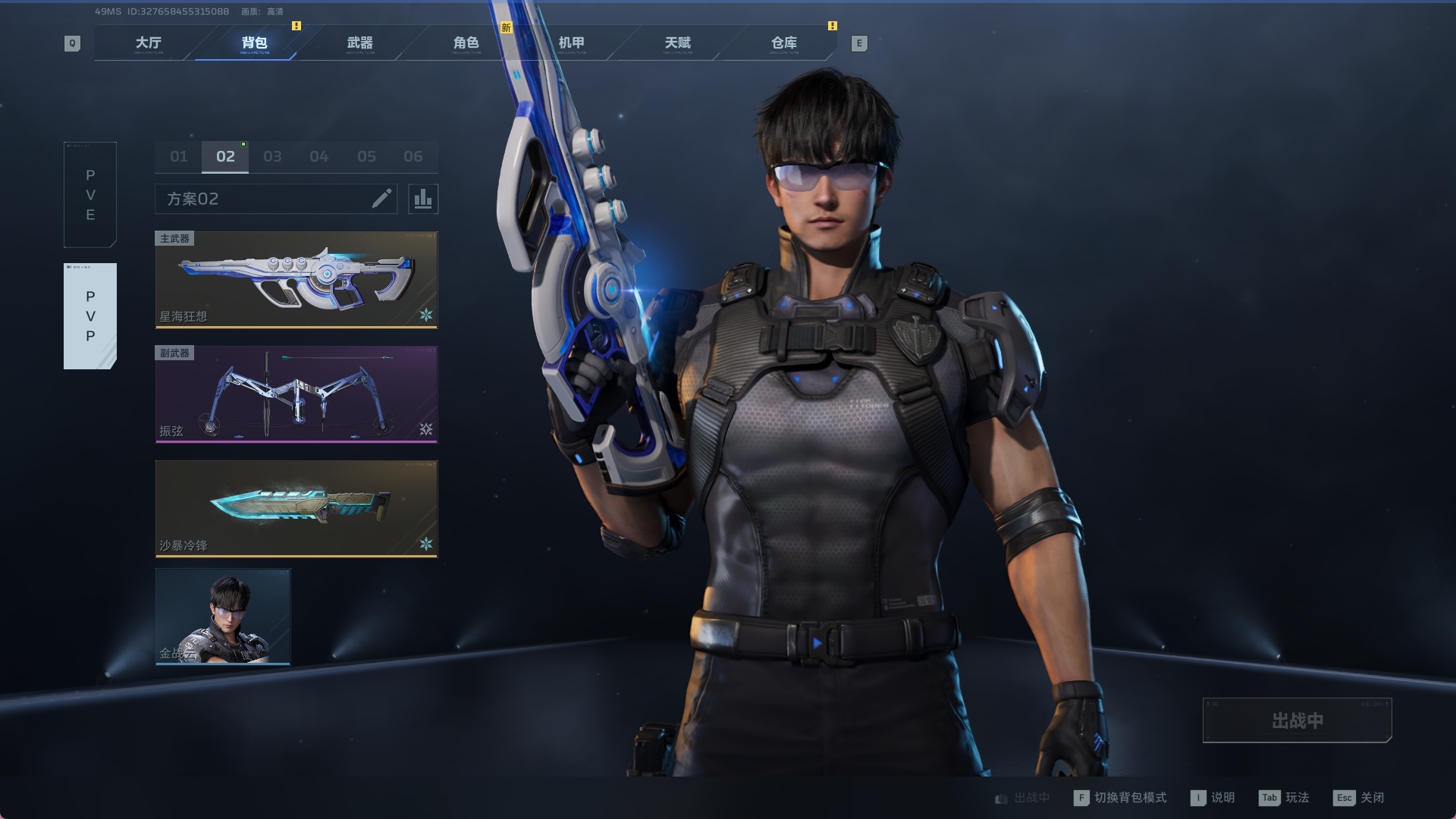Switch to the 武器 weapons tab
1456x819 pixels.
point(360,43)
